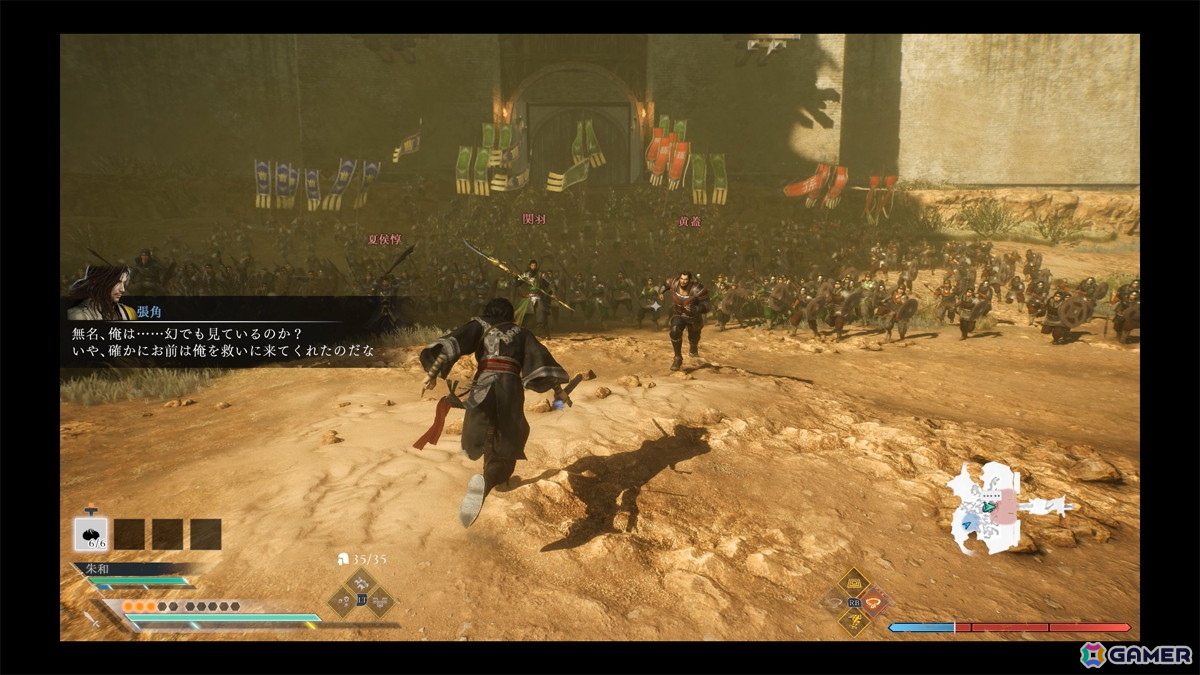Choose the left tactics diamond icon

(x=343, y=601)
